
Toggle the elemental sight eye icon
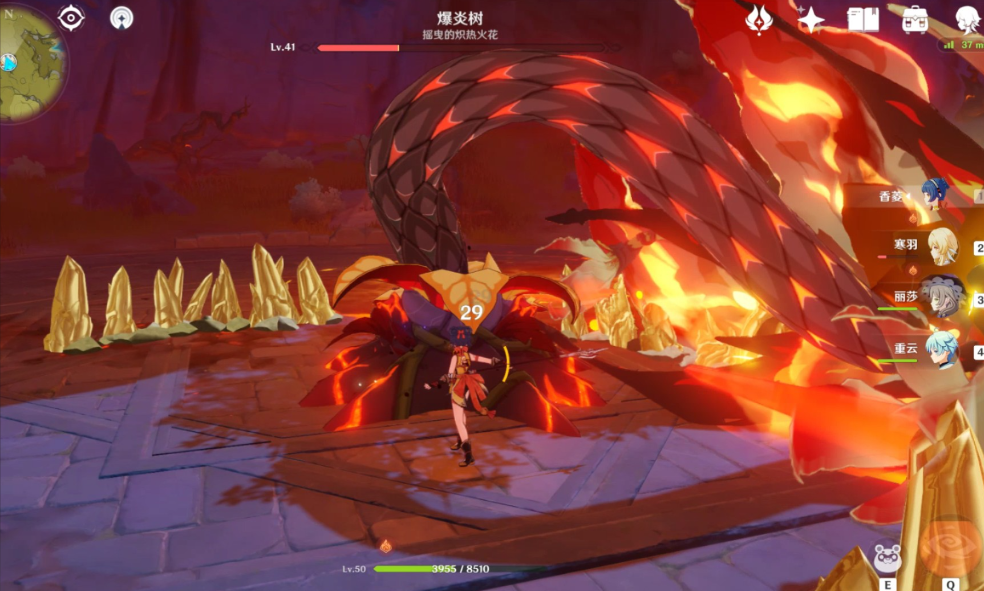pyautogui.click(x=72, y=17)
